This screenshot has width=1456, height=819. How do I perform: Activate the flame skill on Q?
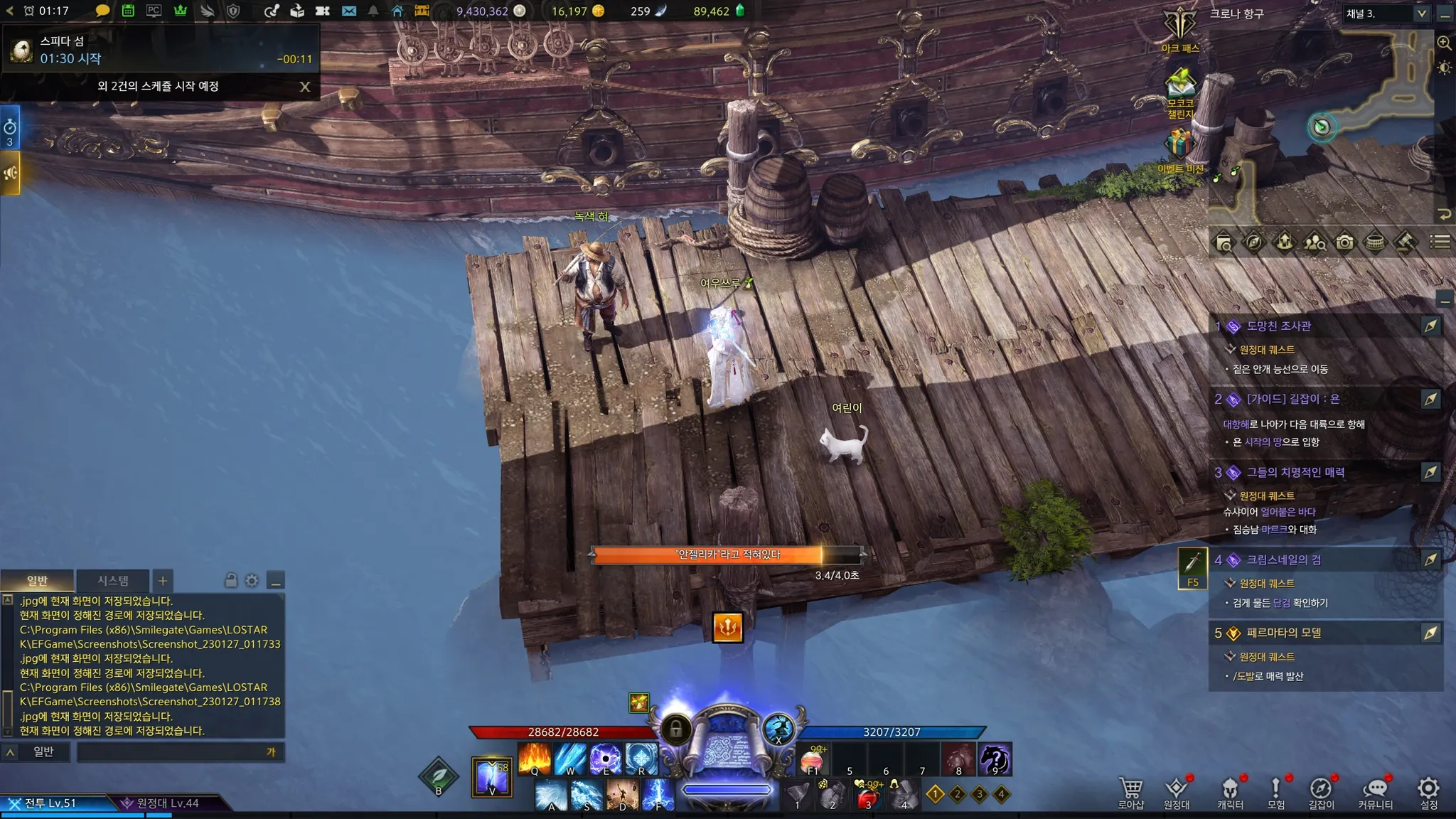coord(534,759)
